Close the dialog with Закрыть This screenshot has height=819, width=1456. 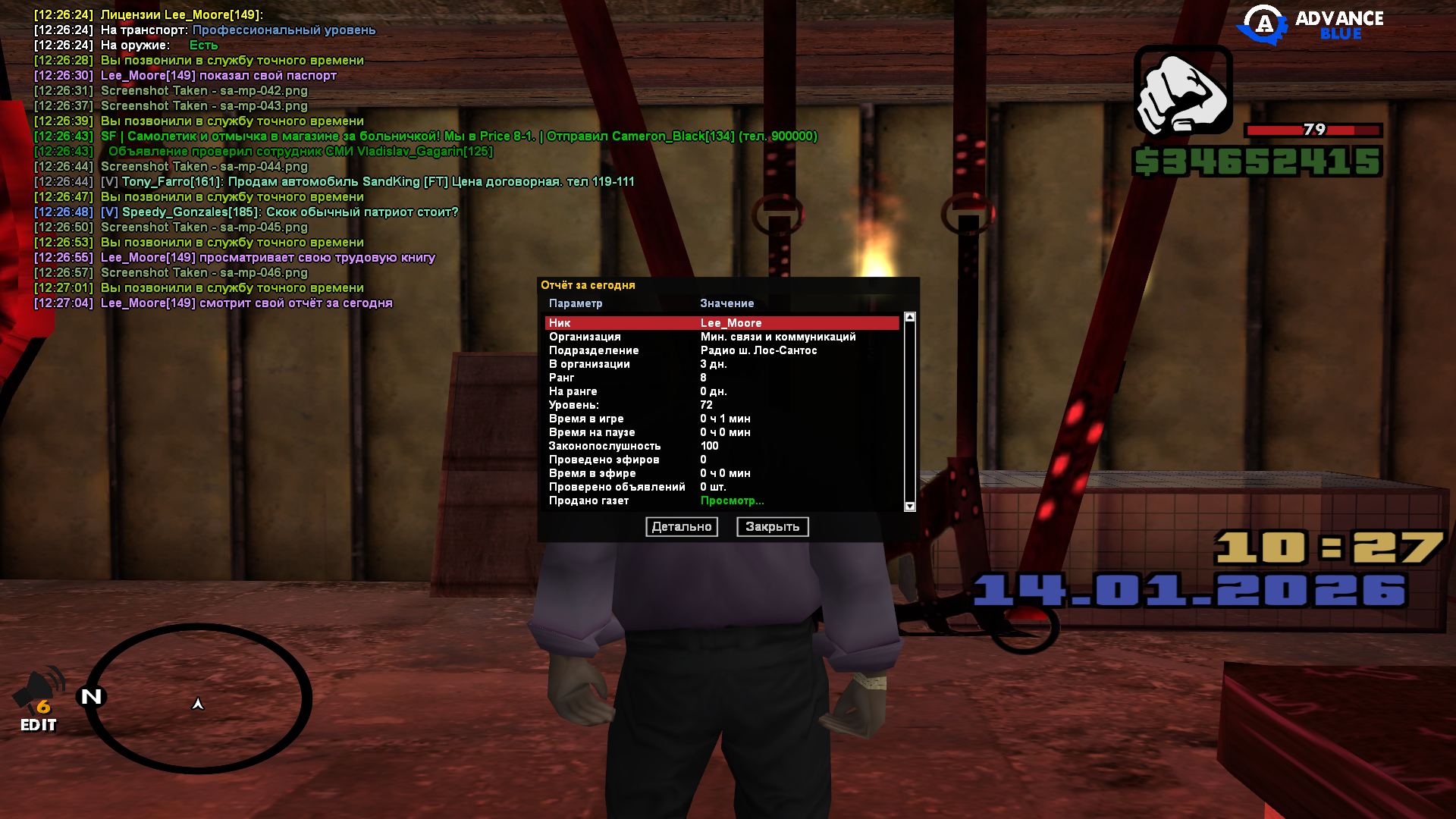(x=772, y=527)
